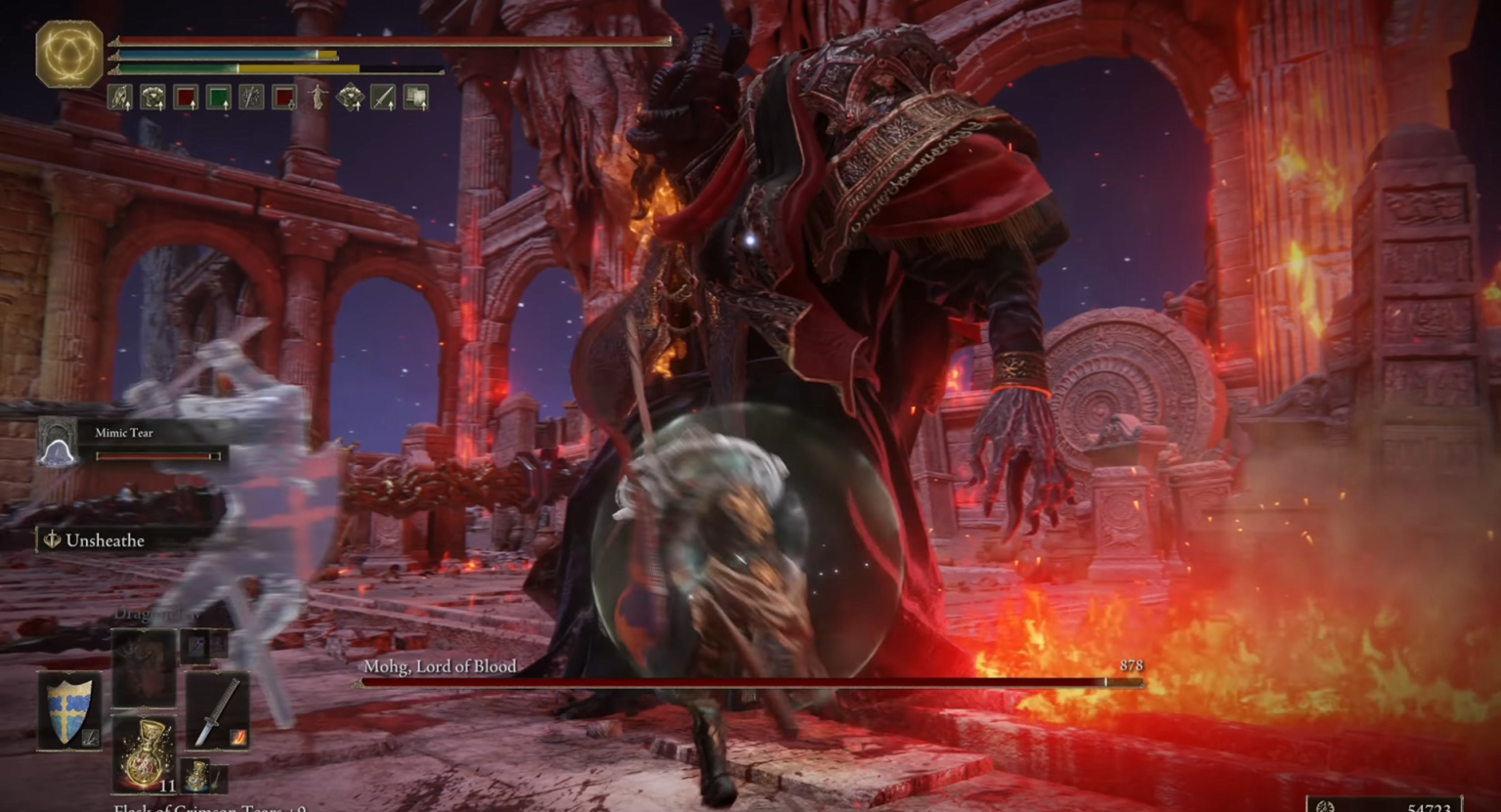Toggle the flame Ash of War badge on the katana
Viewport: 1501px width, 812px height.
click(236, 736)
